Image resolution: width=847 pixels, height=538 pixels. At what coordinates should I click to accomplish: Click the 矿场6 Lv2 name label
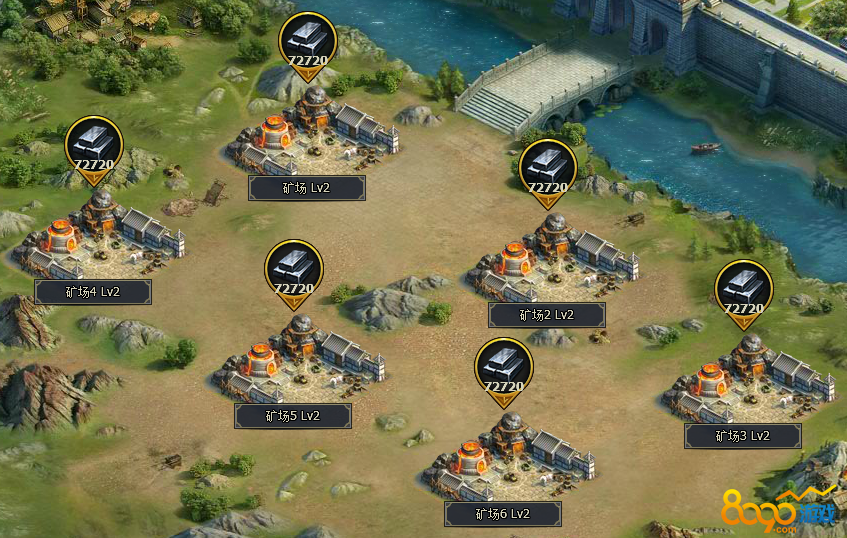point(503,514)
